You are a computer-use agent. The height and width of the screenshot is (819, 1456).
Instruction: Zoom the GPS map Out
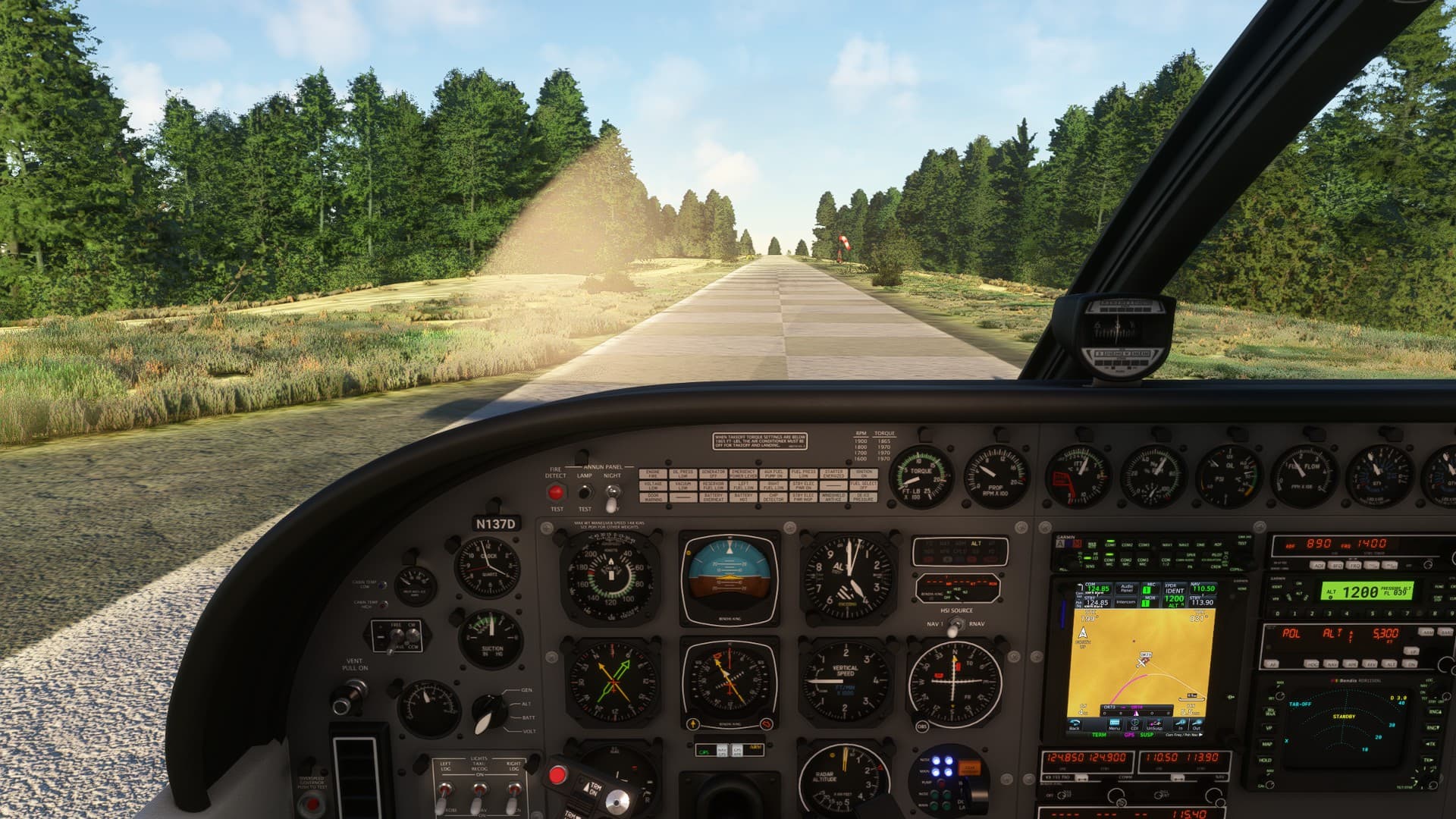click(1197, 725)
